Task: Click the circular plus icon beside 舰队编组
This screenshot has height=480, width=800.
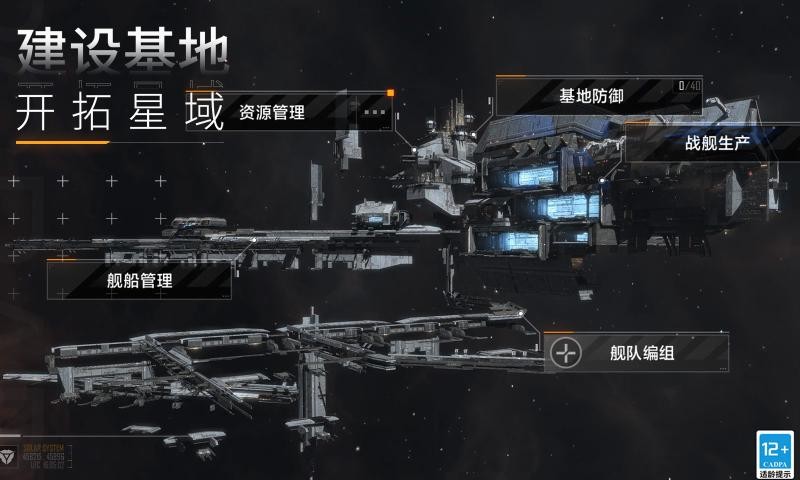Action: tap(567, 353)
